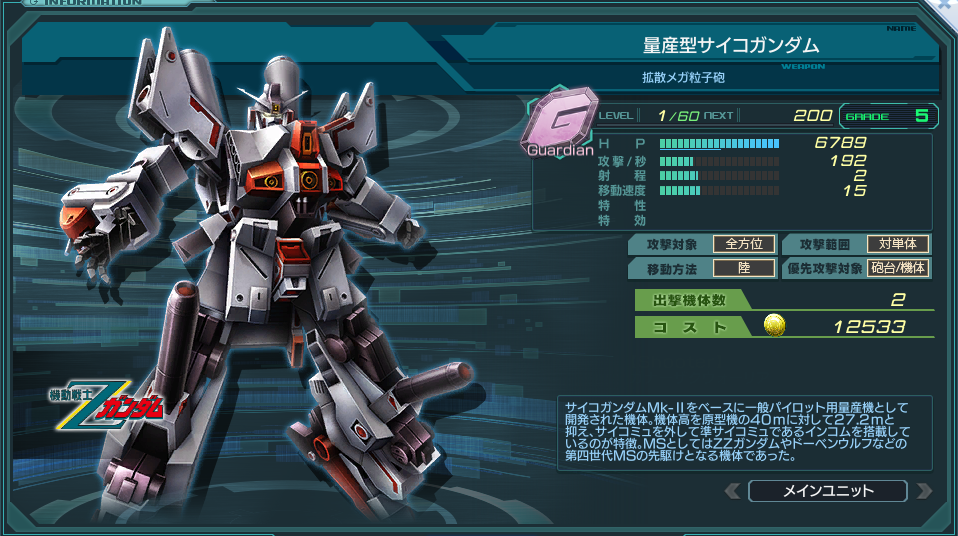Screen dimensions: 958x536
Task: Click the メインユニット button
Action: click(827, 491)
